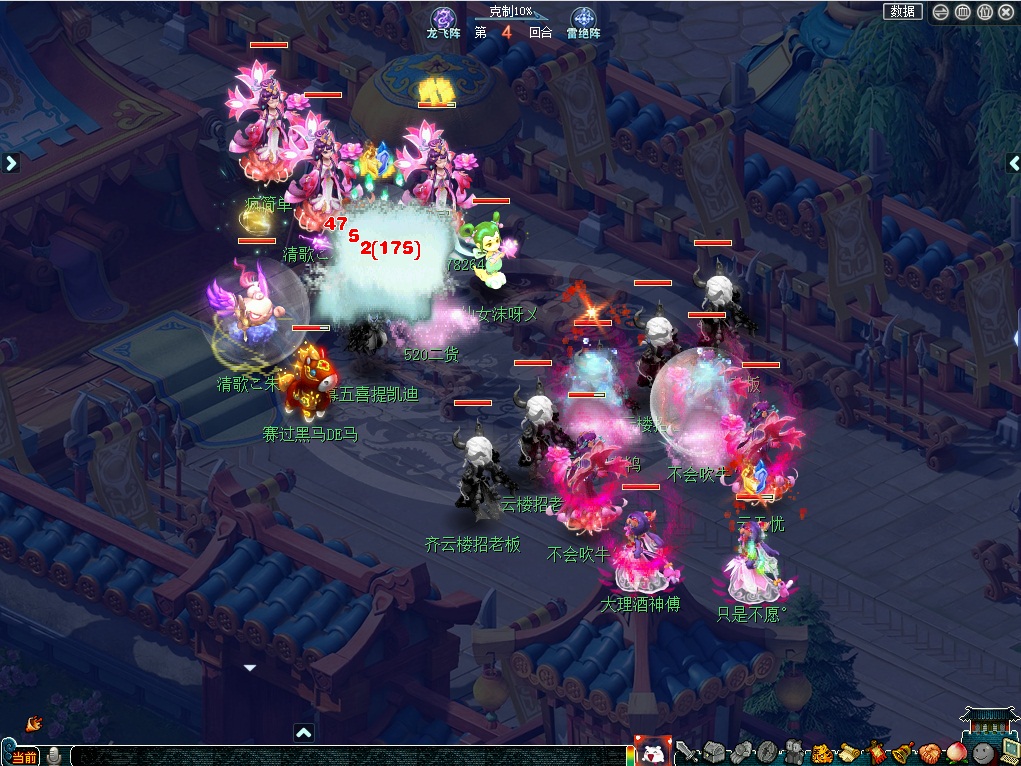Click the 雷绝阵 formation icon
The height and width of the screenshot is (766, 1021).
pyautogui.click(x=583, y=19)
